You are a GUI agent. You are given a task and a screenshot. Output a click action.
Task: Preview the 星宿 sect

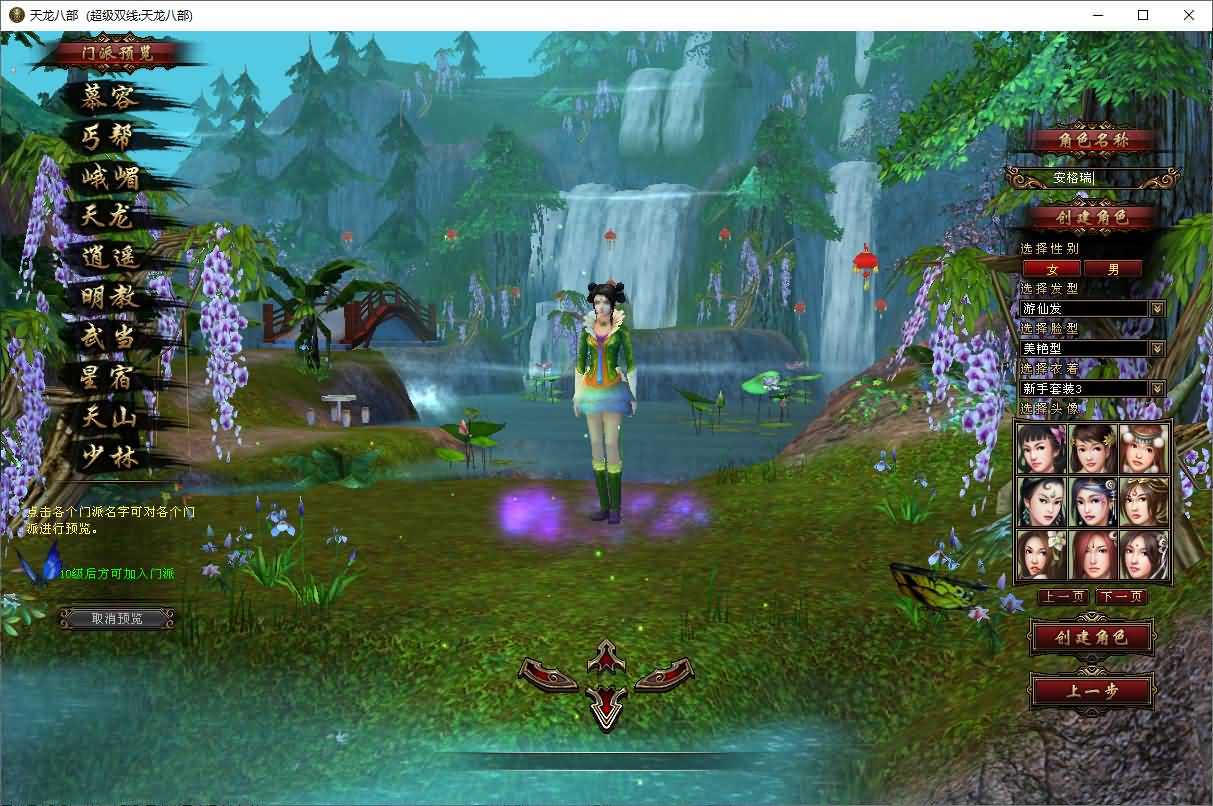[x=110, y=377]
